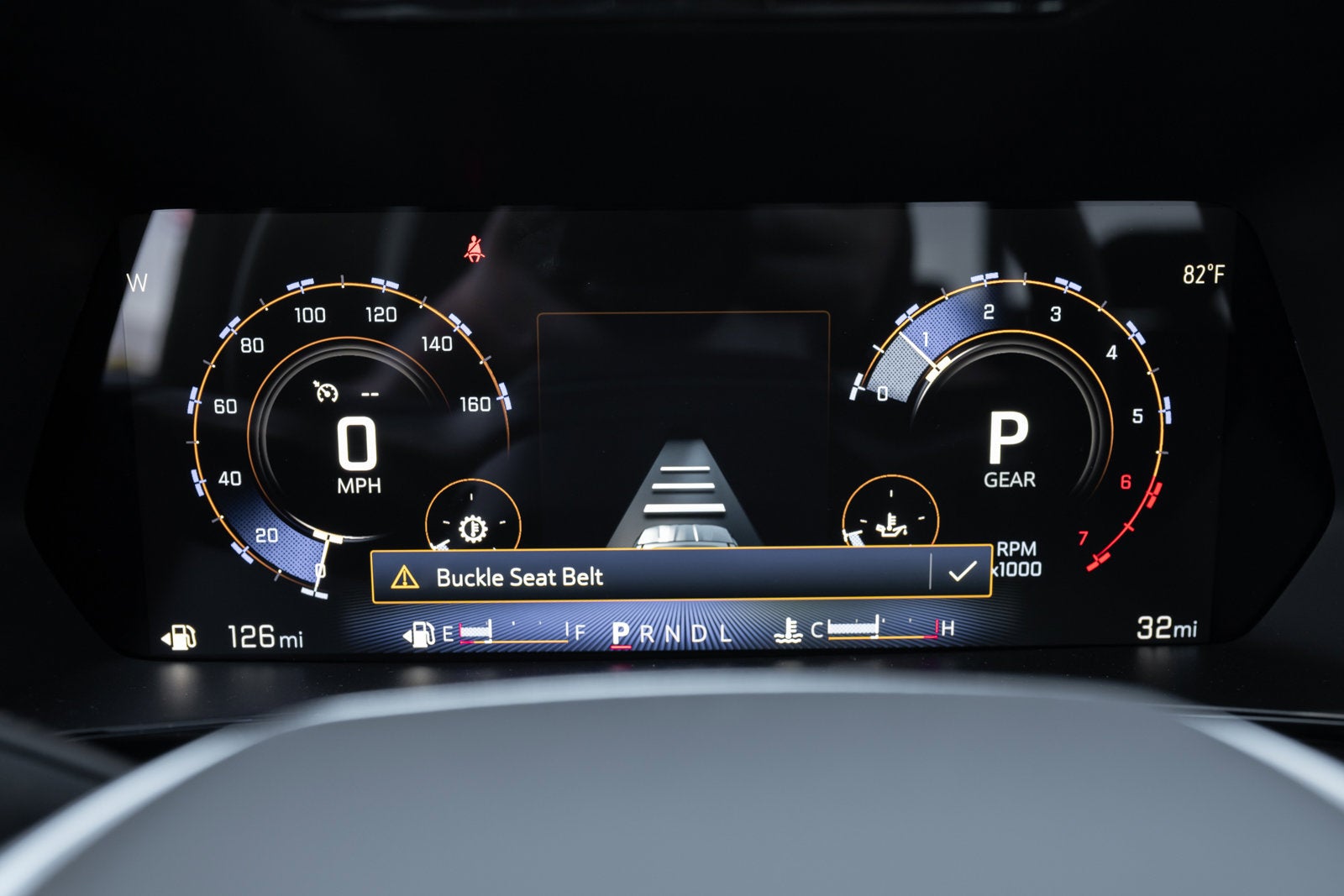Dismiss the Buckle Seat Belt alert with the checkmark

pos(961,573)
